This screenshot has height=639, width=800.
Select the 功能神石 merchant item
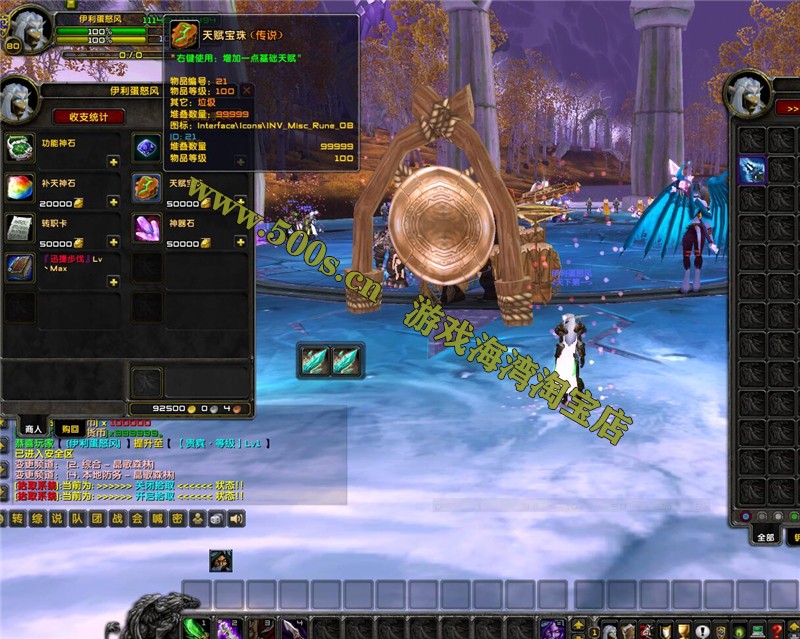tap(20, 149)
